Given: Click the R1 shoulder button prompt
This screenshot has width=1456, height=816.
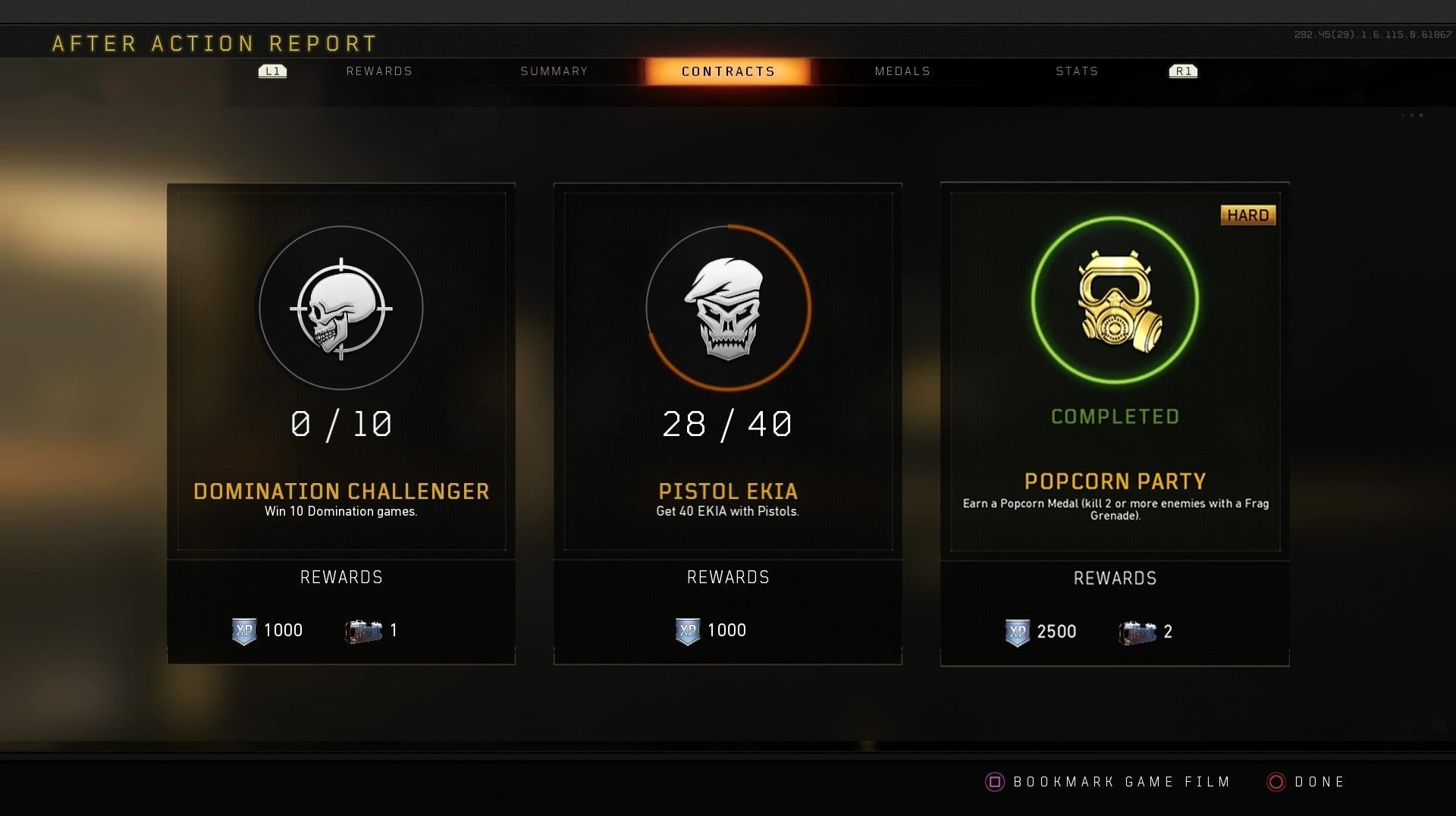Looking at the screenshot, I should (1181, 71).
